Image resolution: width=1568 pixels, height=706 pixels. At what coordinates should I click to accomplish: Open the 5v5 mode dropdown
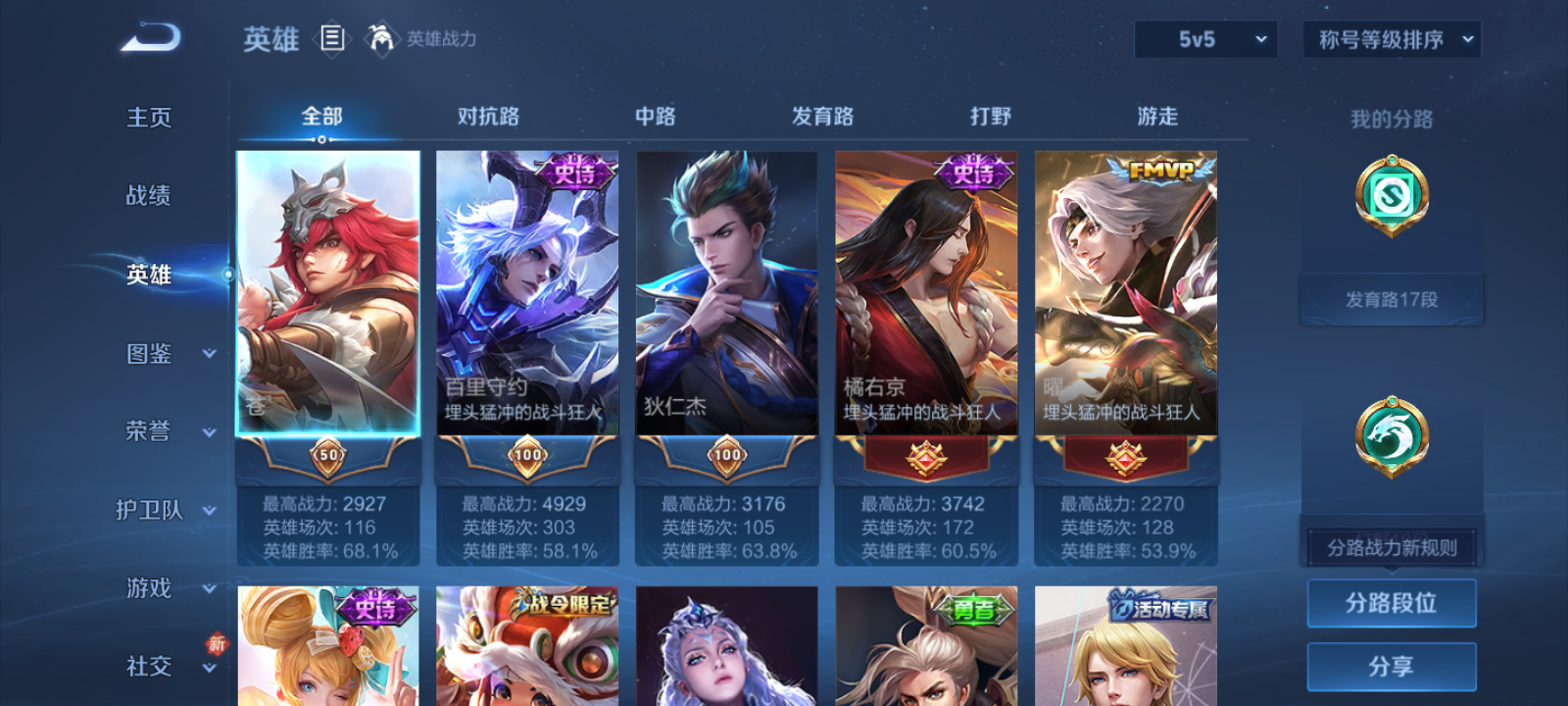[1205, 39]
